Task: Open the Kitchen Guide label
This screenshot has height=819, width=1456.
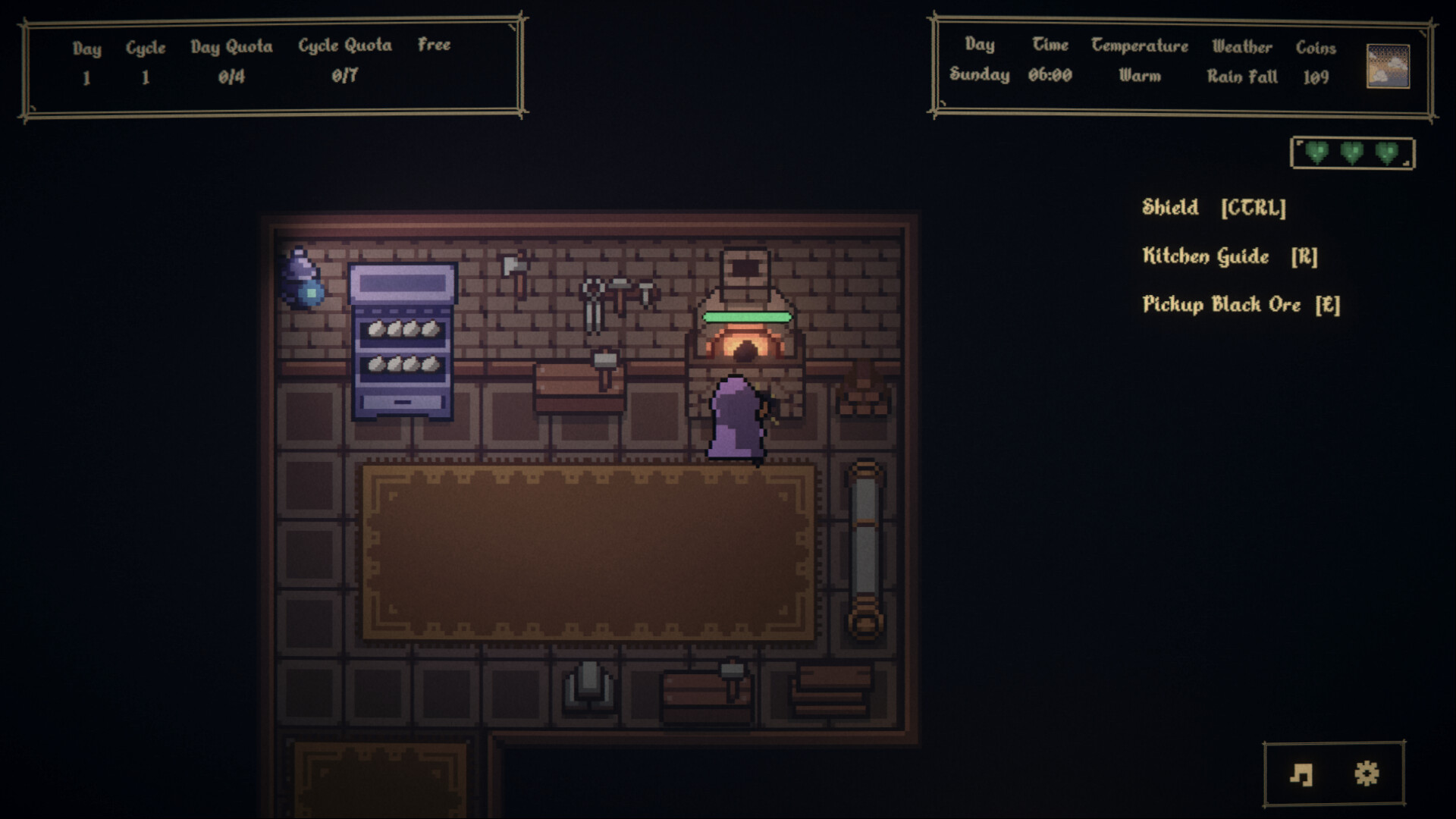Action: coord(1228,256)
